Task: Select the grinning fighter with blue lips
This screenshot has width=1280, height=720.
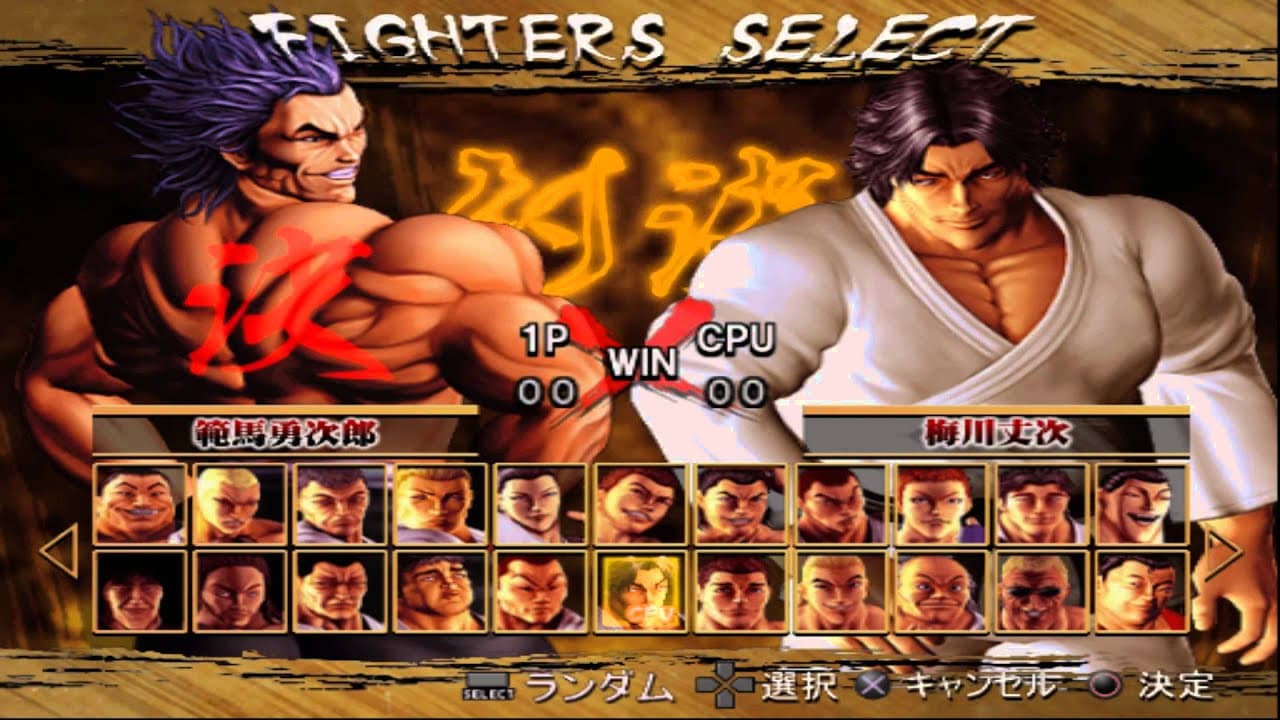Action: [x=140, y=504]
